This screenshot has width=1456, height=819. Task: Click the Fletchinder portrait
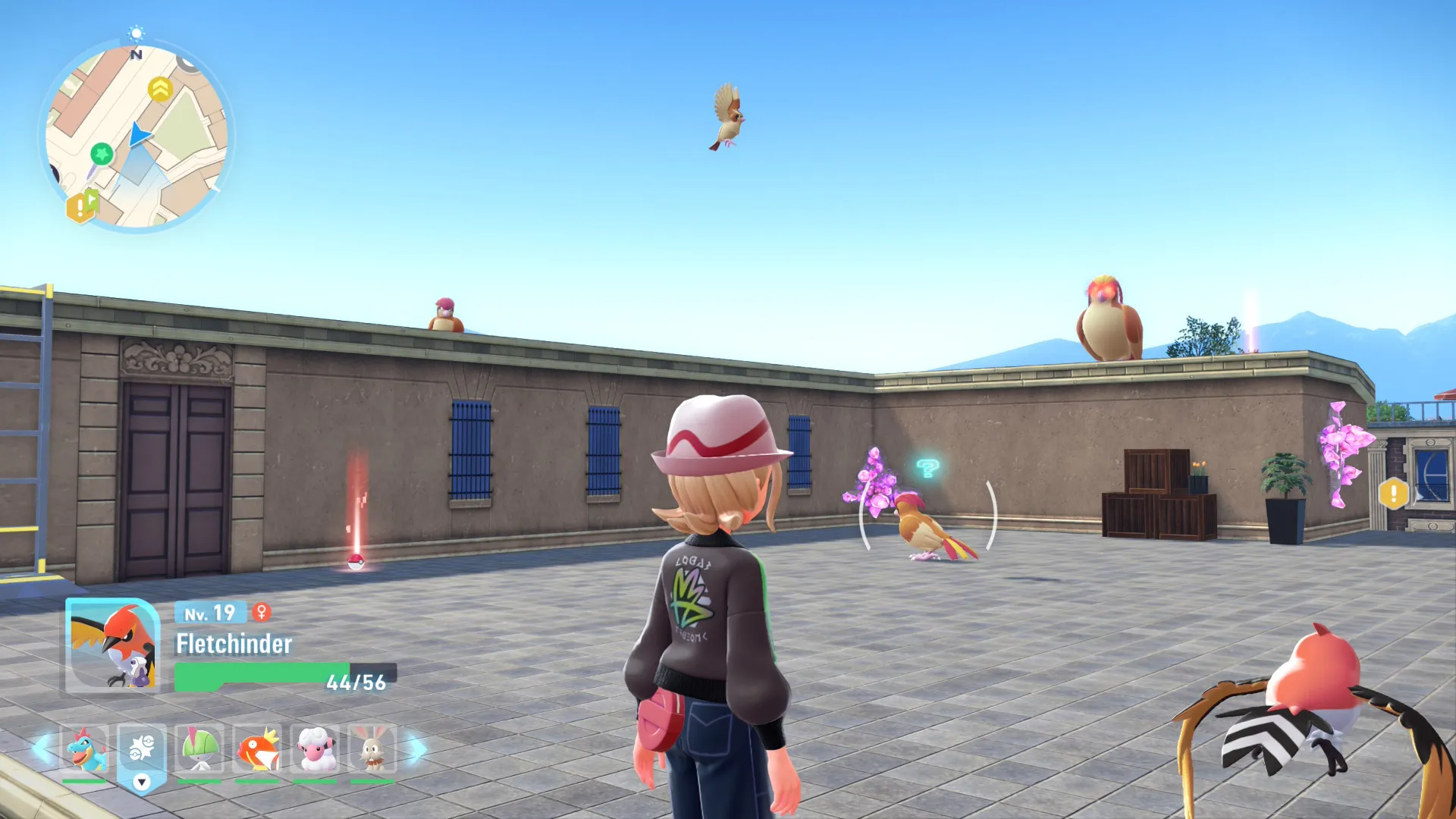click(112, 646)
